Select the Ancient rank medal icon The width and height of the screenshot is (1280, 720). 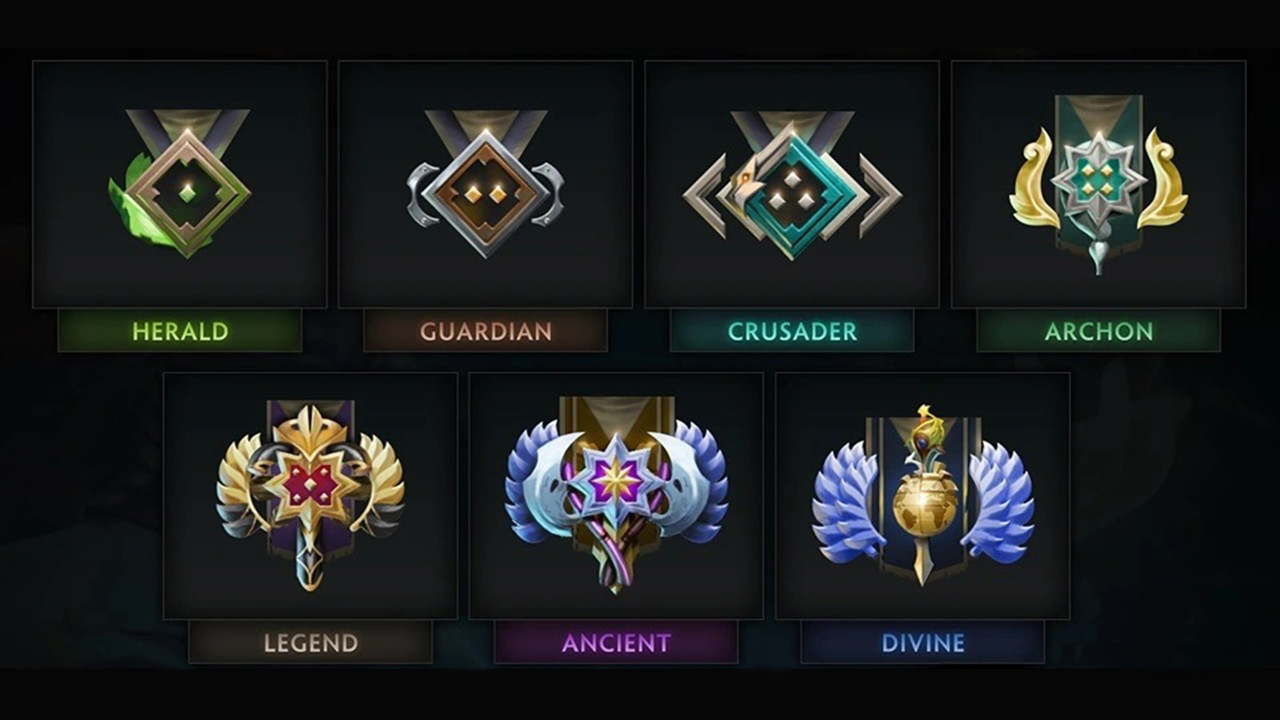coord(617,490)
